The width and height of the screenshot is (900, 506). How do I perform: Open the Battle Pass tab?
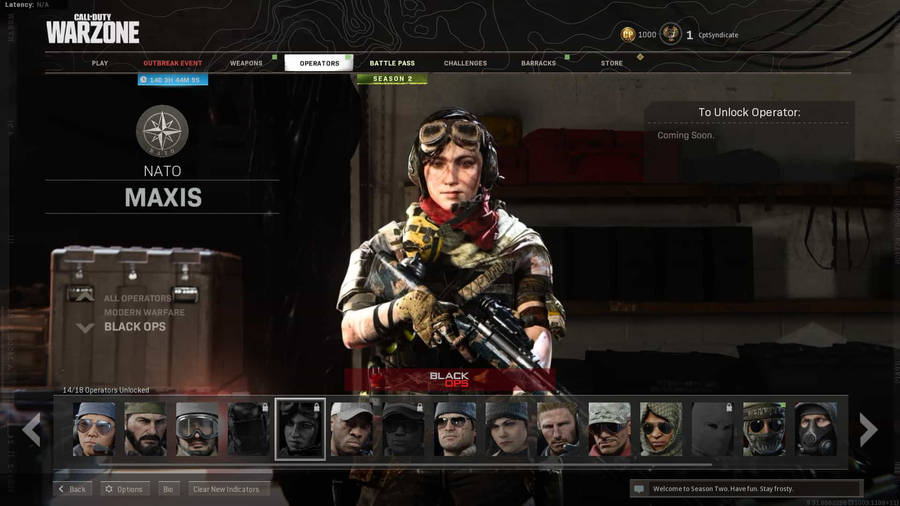click(392, 63)
